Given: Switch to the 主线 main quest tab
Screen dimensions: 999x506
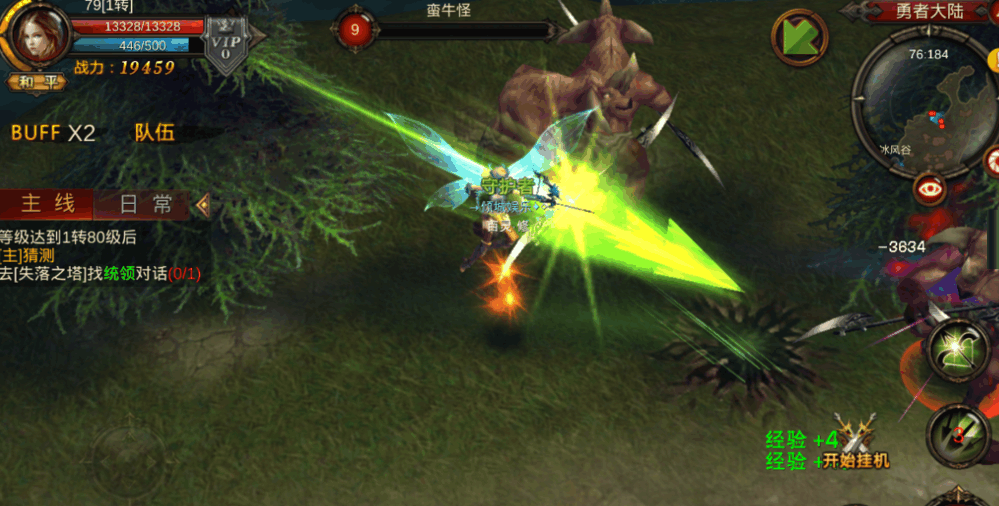Looking at the screenshot, I should click(x=47, y=204).
